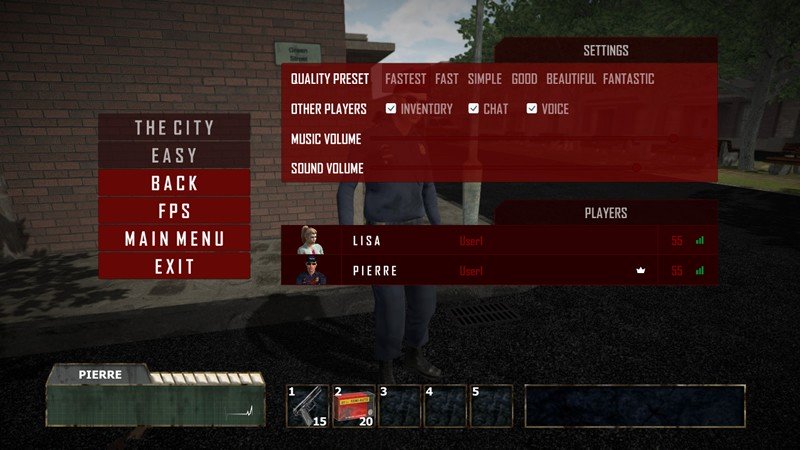Choose the SIMPLE quality preset
The image size is (800, 450).
[x=485, y=79]
